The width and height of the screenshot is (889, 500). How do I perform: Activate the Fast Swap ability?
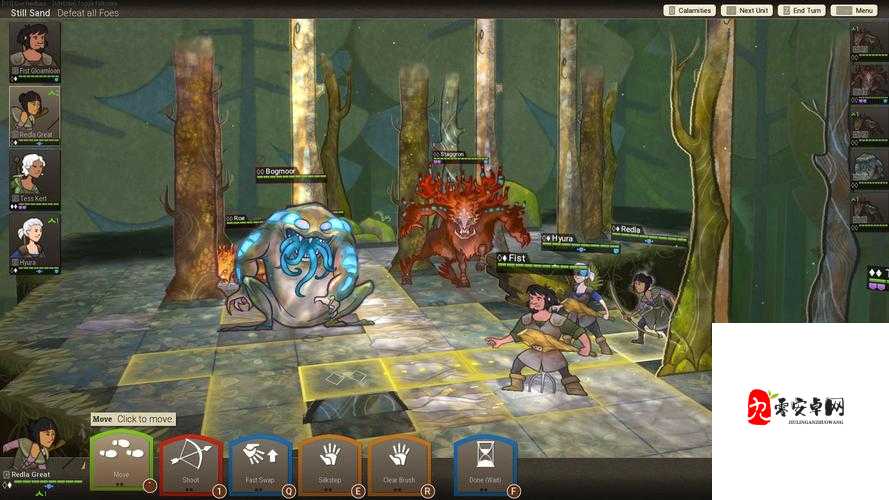(x=259, y=461)
